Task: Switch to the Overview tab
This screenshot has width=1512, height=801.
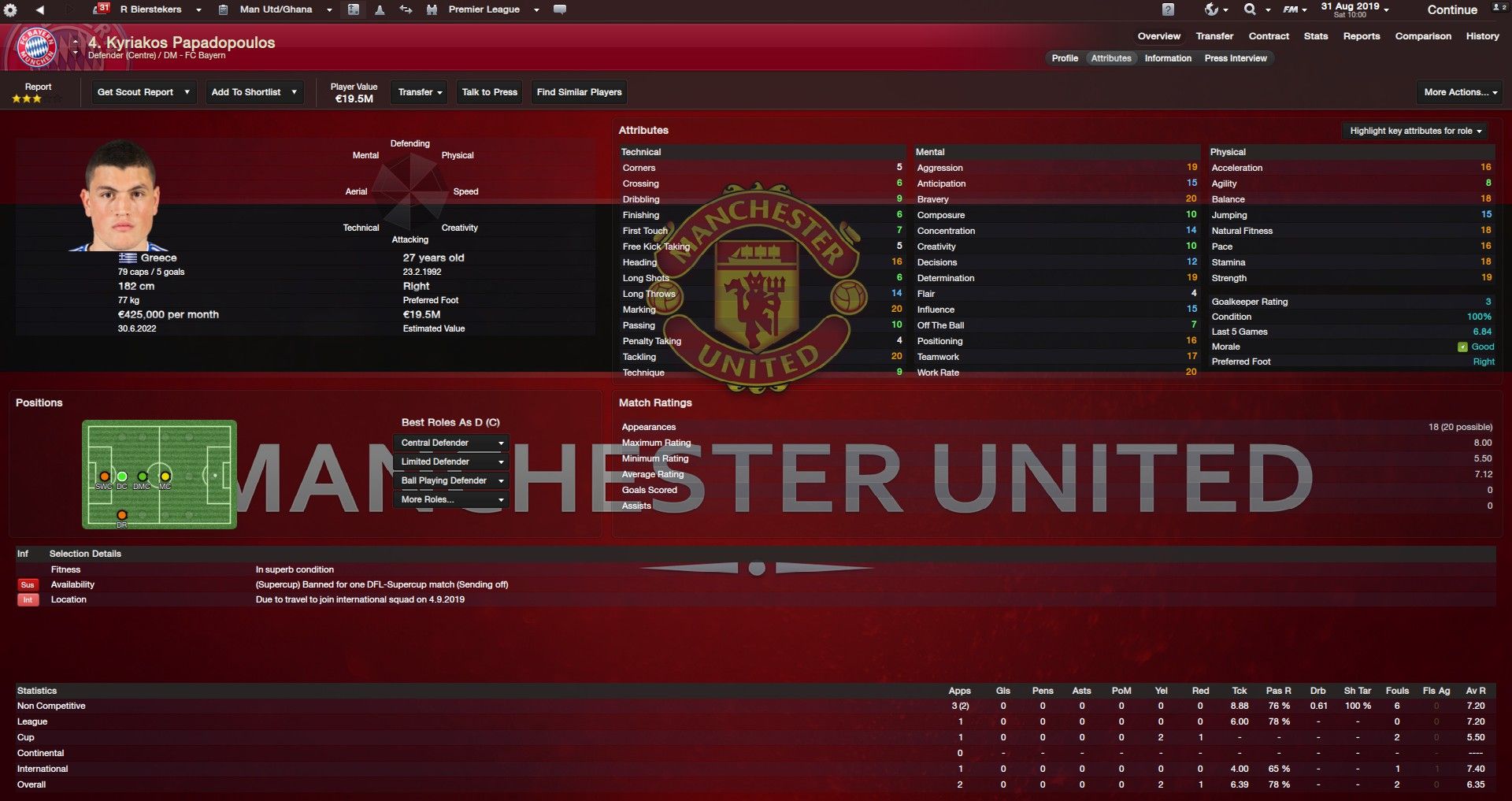Action: click(1158, 36)
